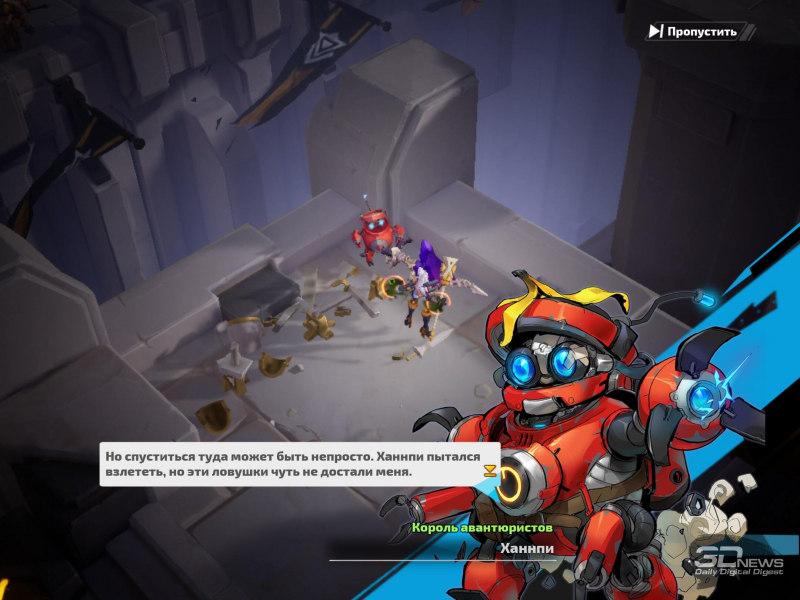
Task: Advance the dialogue via the hourglass arrow
Action: [x=489, y=471]
